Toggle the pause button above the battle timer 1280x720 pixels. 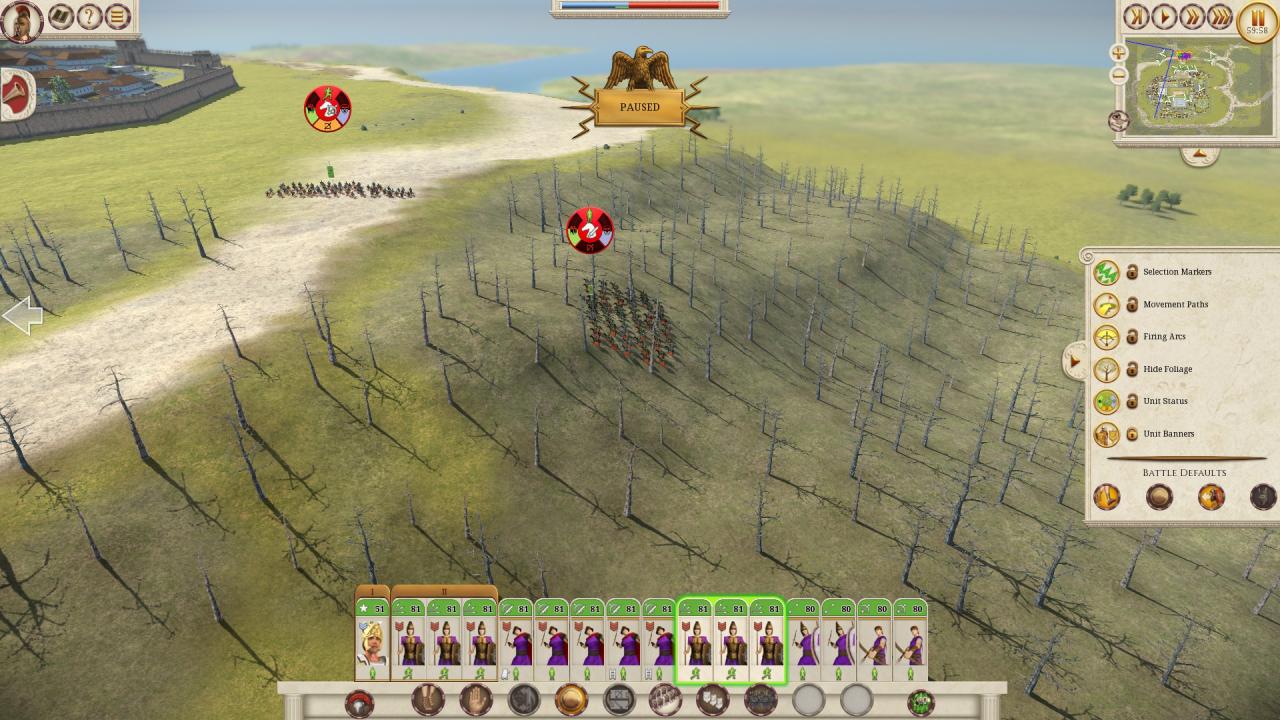pos(1257,19)
